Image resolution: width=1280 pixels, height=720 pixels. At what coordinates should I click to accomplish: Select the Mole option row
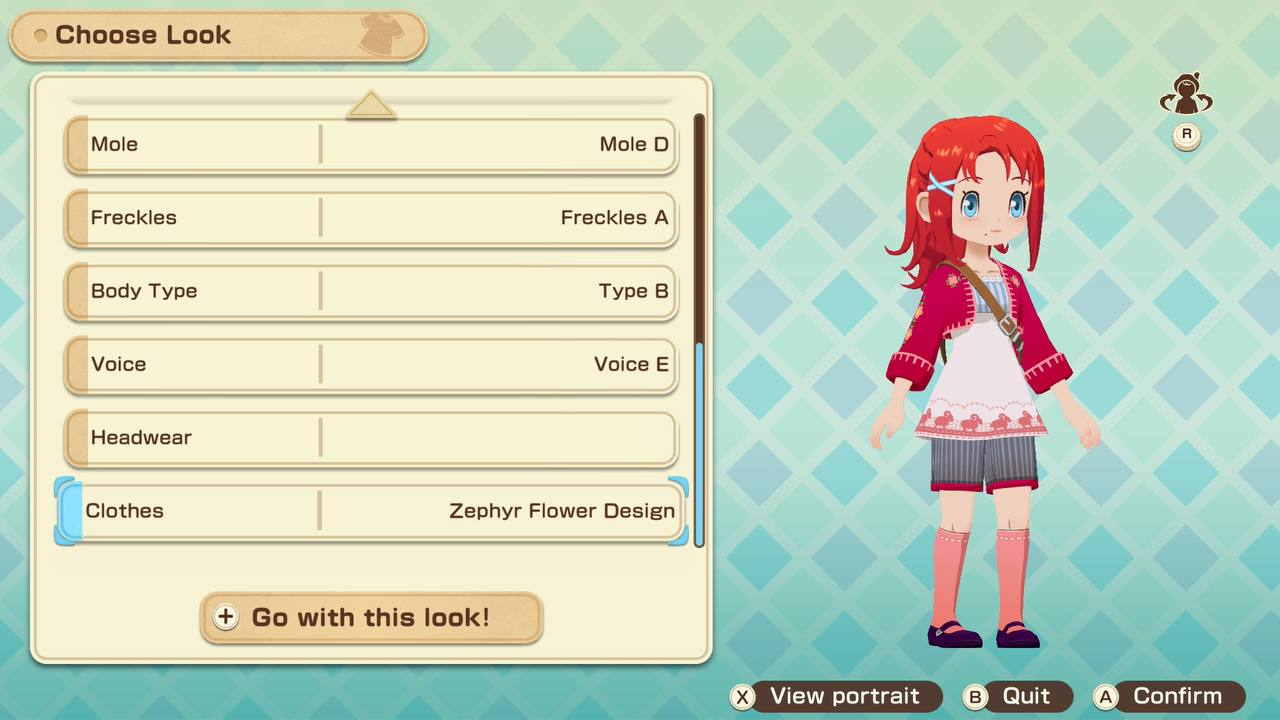[x=371, y=145]
